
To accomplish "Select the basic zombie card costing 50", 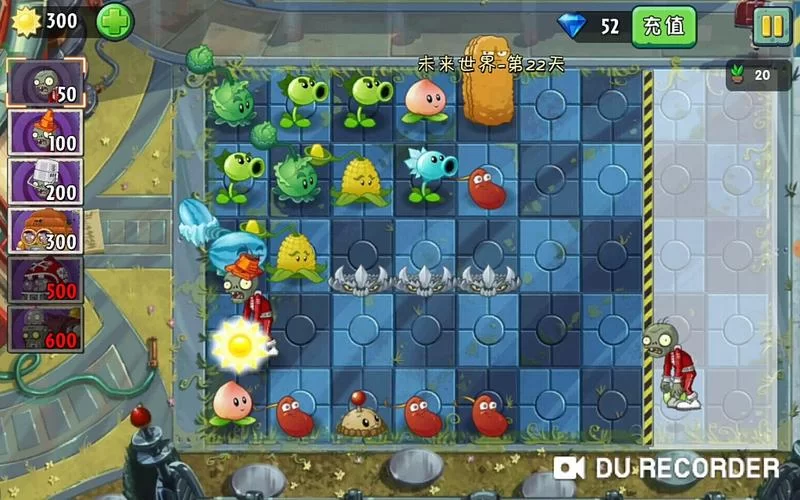I will coord(45,83).
